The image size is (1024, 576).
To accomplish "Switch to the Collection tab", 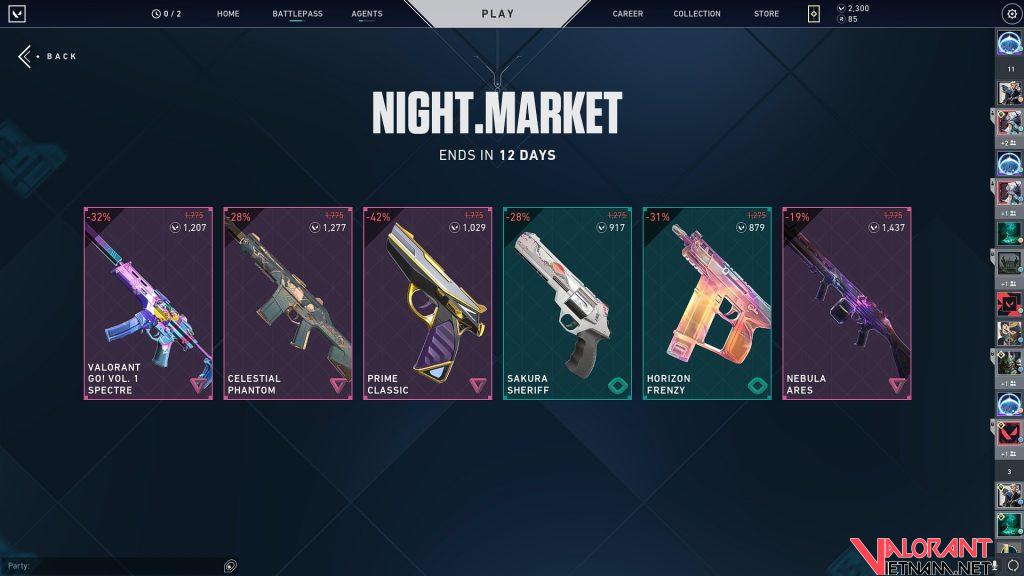I will [697, 14].
